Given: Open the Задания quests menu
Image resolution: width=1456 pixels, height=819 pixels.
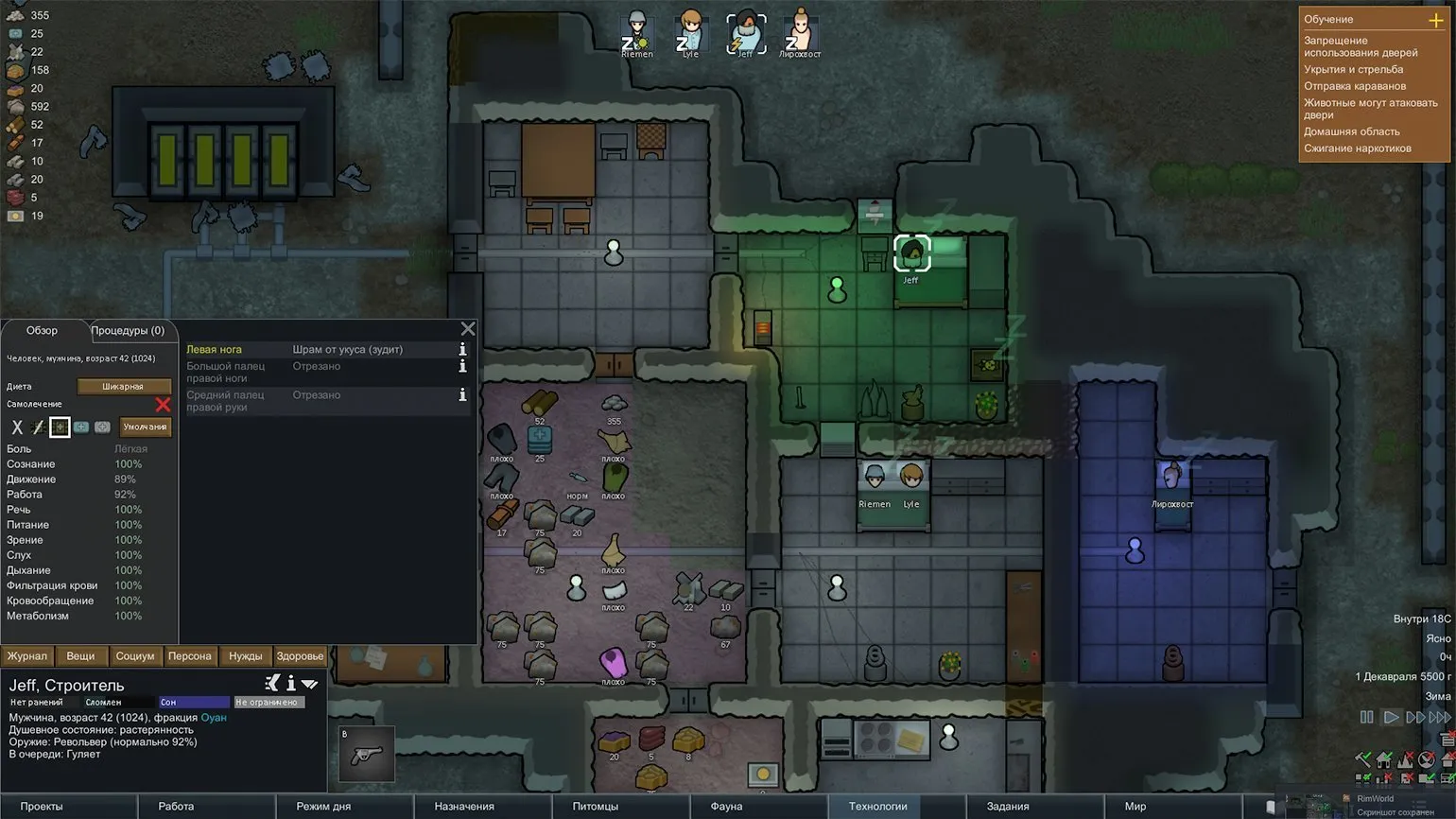Looking at the screenshot, I should [x=1008, y=807].
